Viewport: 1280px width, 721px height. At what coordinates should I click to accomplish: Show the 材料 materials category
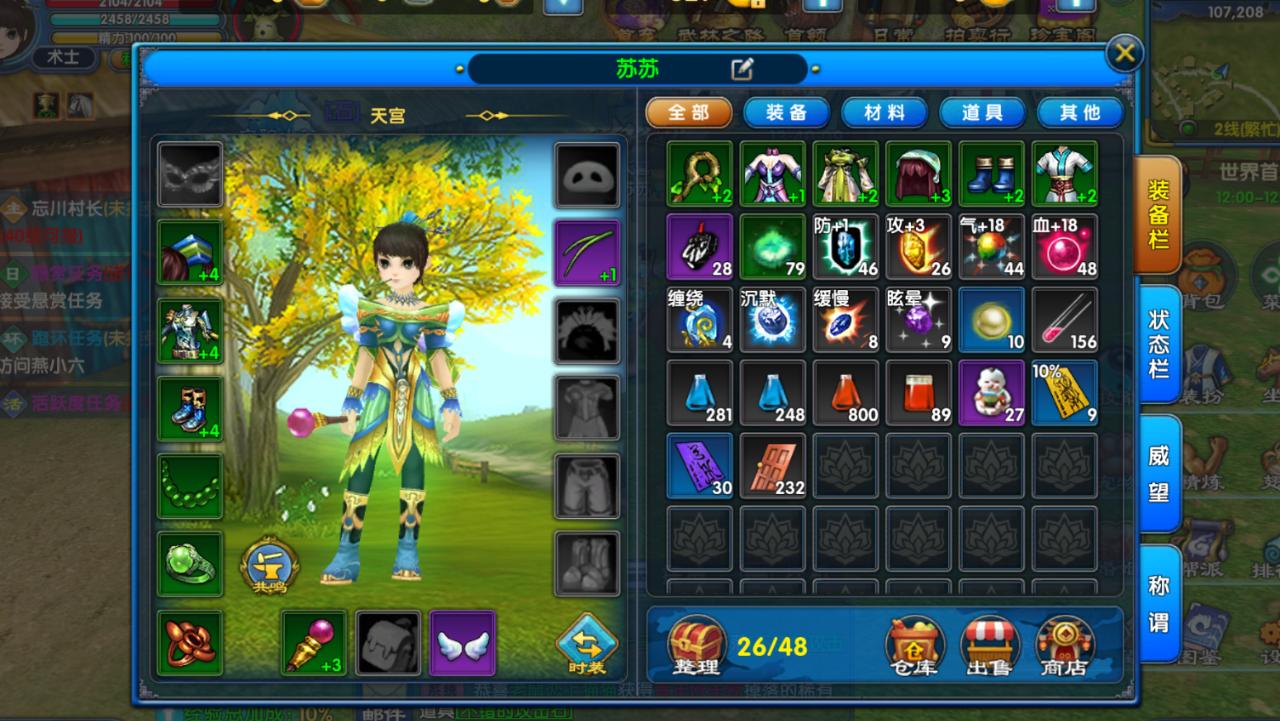pyautogui.click(x=883, y=113)
